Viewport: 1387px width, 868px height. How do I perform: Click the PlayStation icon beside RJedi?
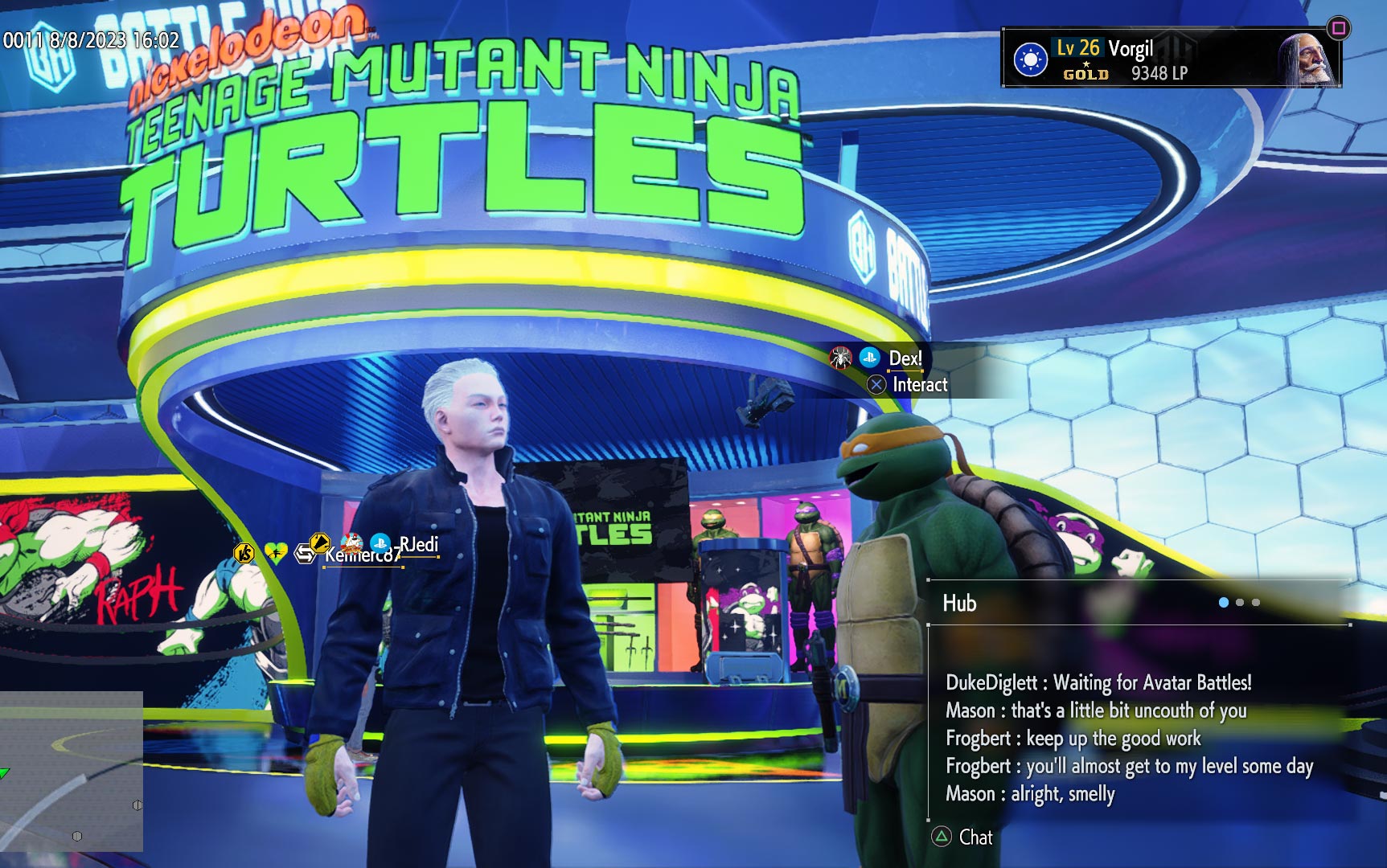380,543
